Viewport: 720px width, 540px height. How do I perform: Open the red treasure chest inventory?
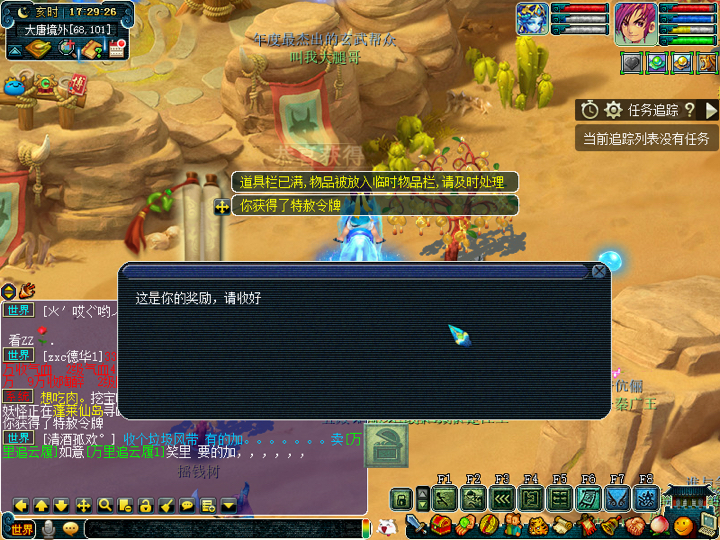(x=441, y=526)
